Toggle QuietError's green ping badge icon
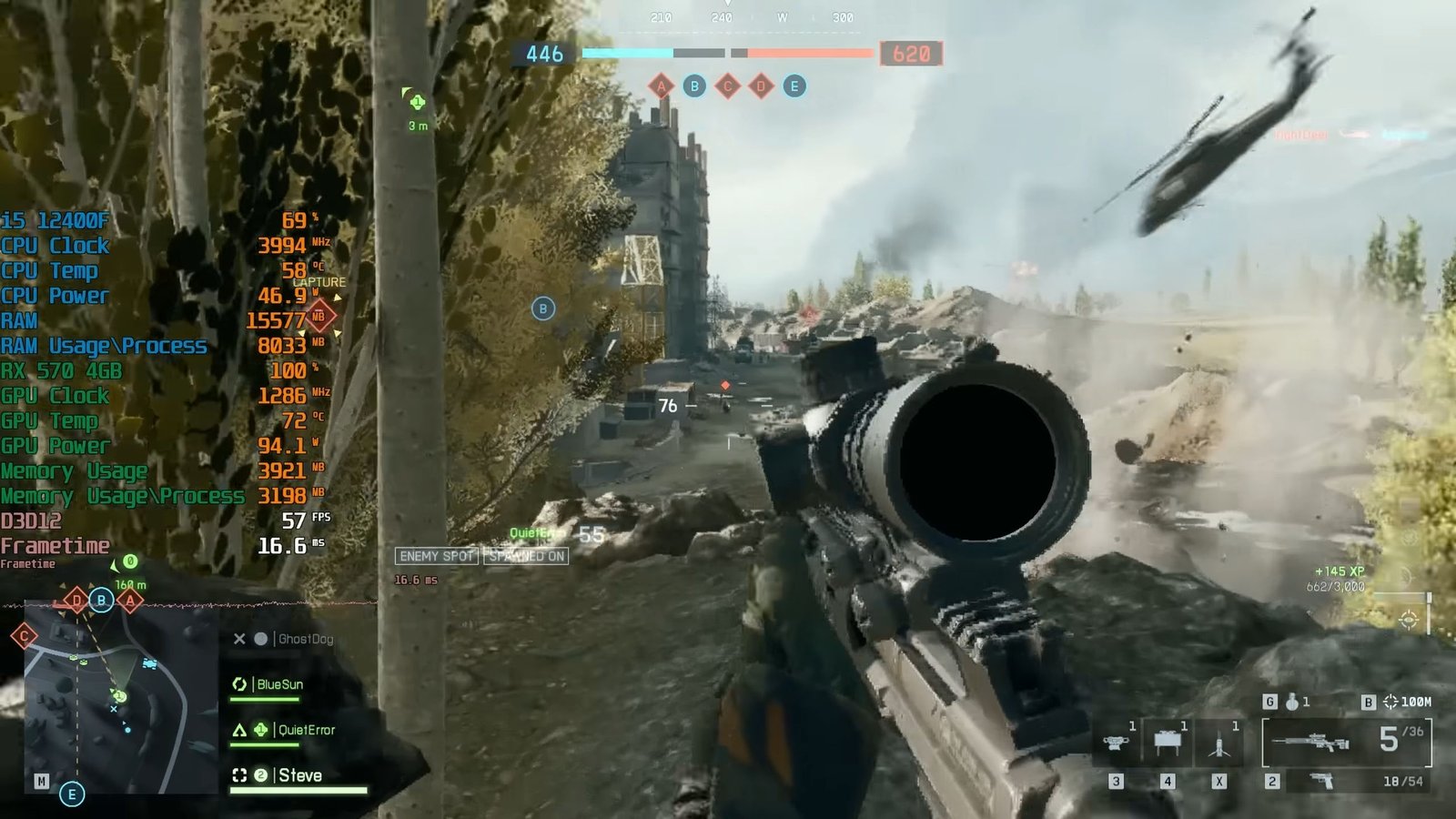This screenshot has height=819, width=1456. coord(262,730)
